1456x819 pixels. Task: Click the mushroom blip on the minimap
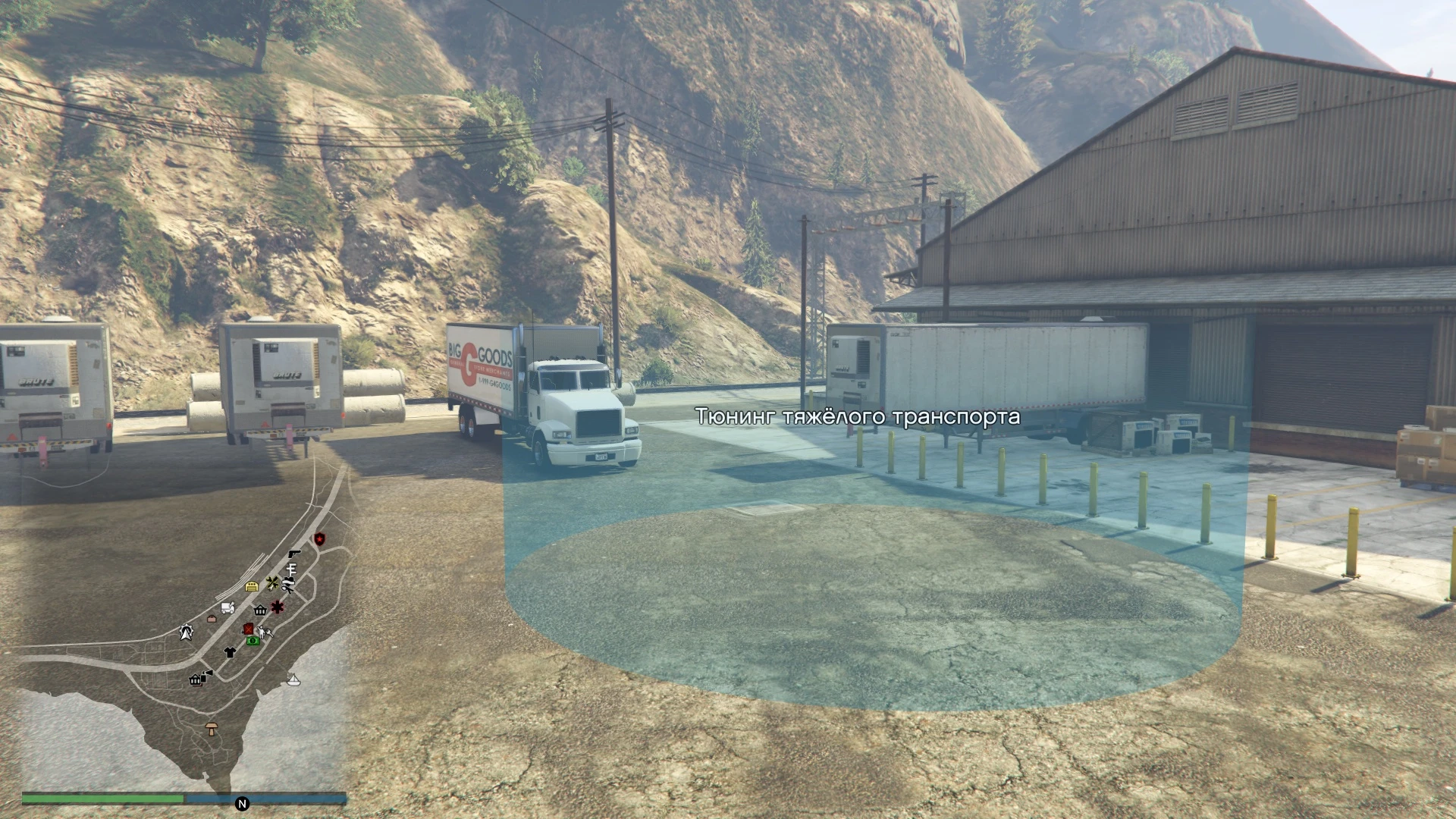coord(212,729)
